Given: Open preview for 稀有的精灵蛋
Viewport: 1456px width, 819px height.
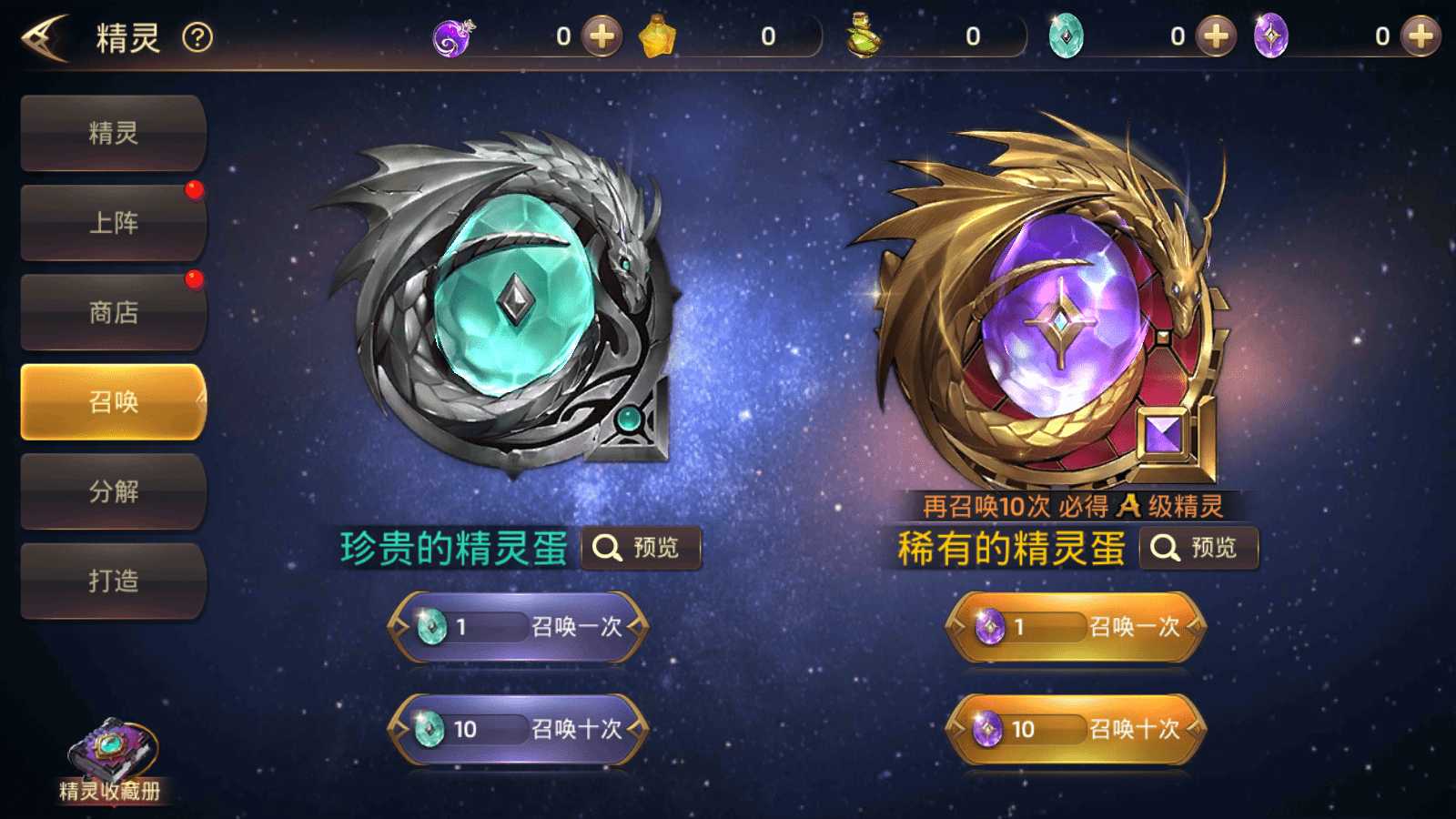Looking at the screenshot, I should coord(1199,547).
